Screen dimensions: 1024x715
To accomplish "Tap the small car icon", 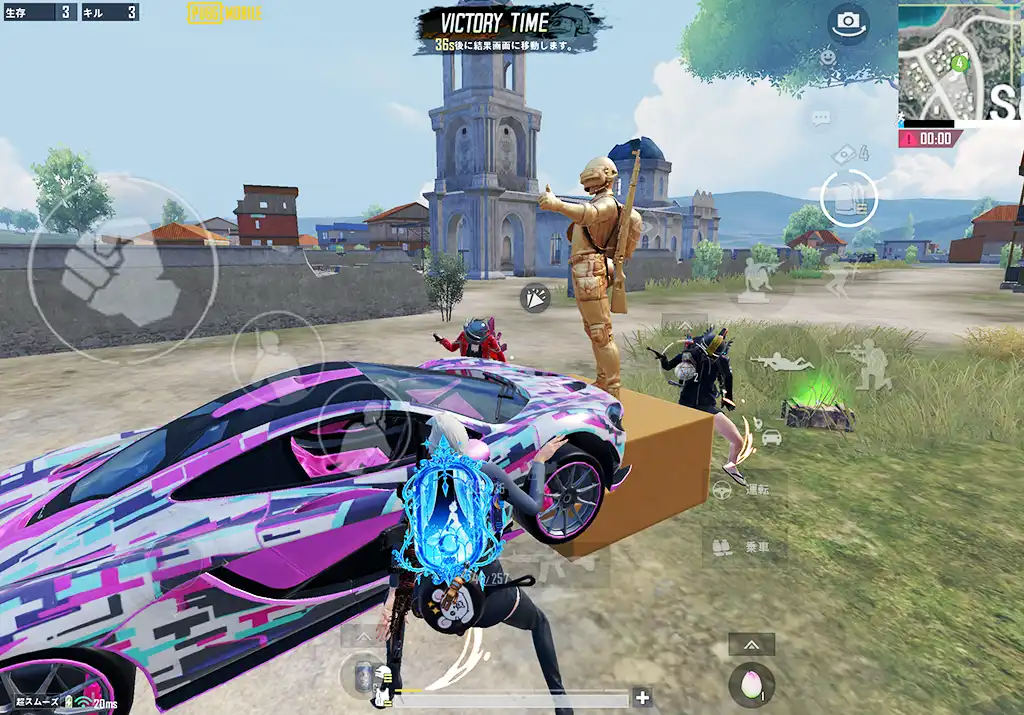I will tap(770, 438).
